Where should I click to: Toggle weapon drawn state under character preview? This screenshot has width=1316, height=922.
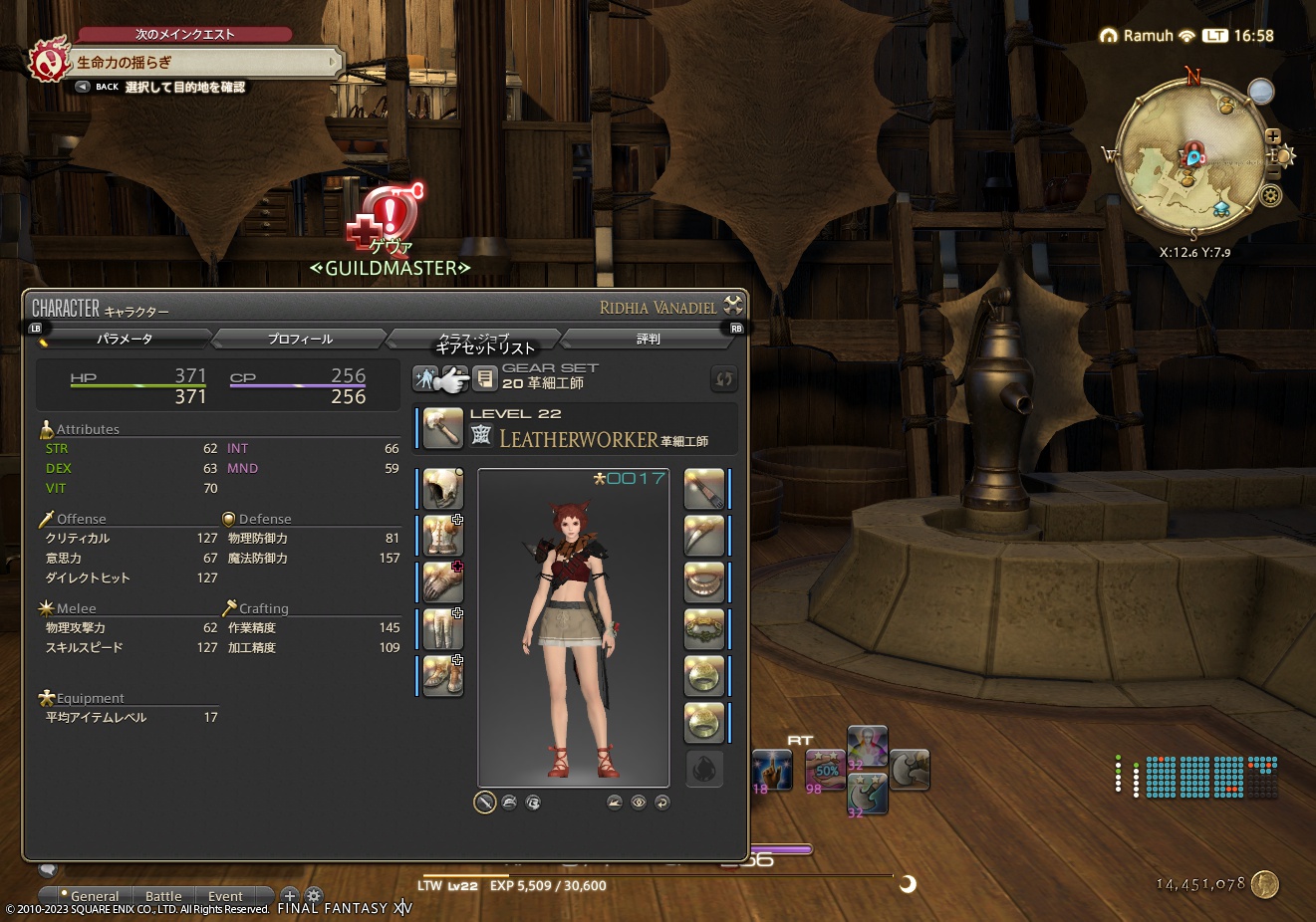click(486, 803)
